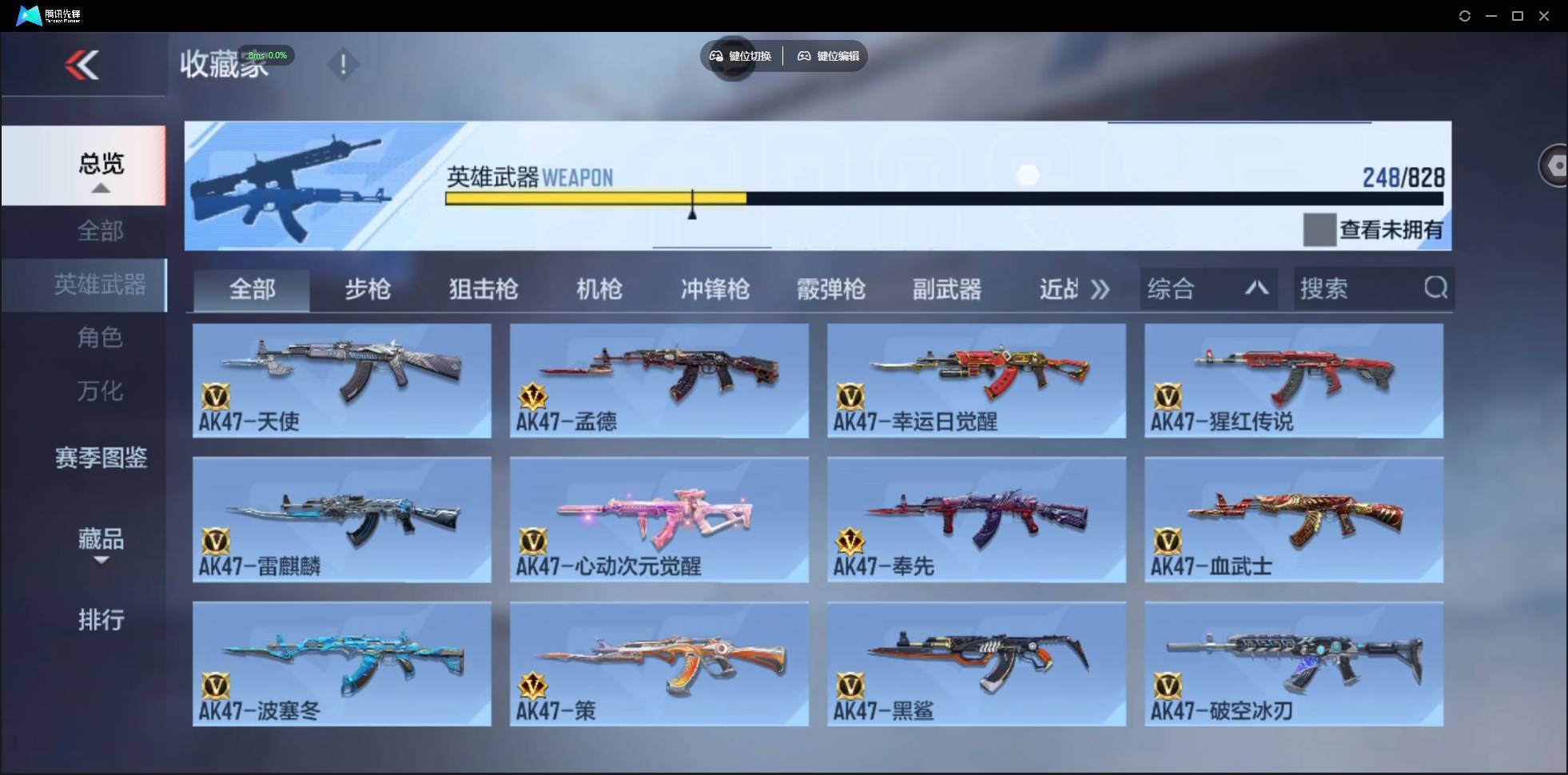Switch to the 狙击枪 weapon tab

pos(483,289)
